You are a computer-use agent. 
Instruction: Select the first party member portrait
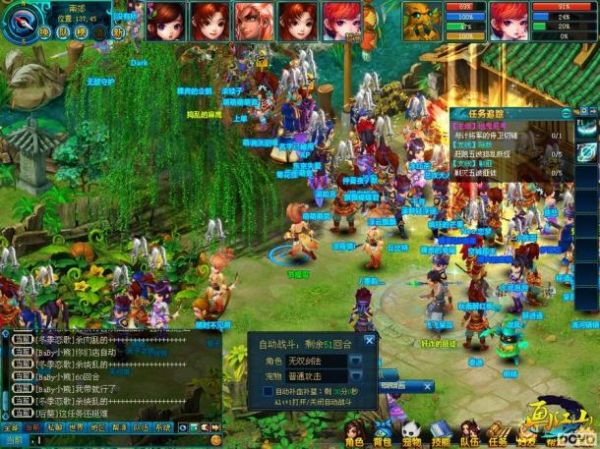[165, 20]
